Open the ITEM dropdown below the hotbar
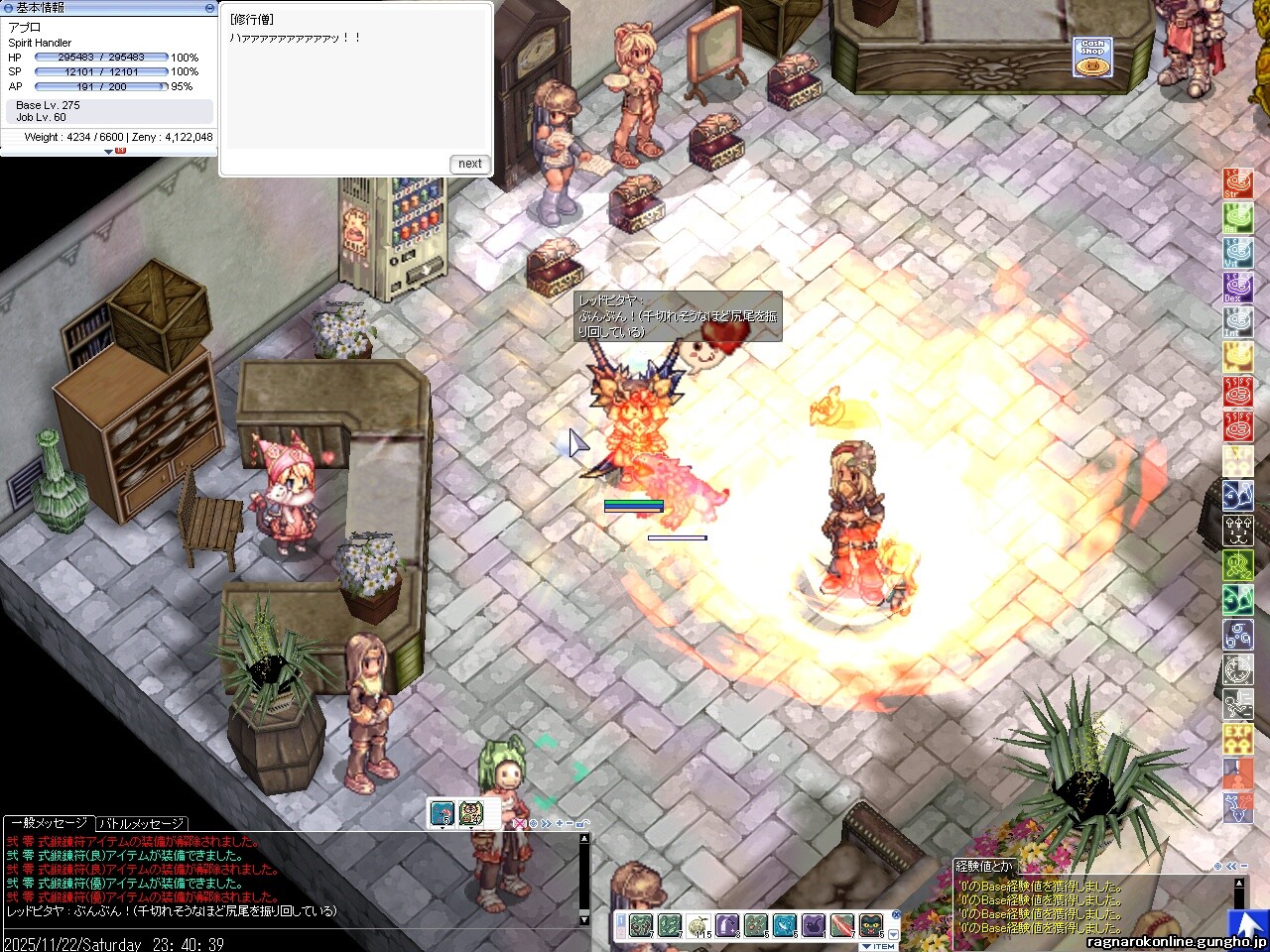The height and width of the screenshot is (952, 1270). tap(880, 946)
